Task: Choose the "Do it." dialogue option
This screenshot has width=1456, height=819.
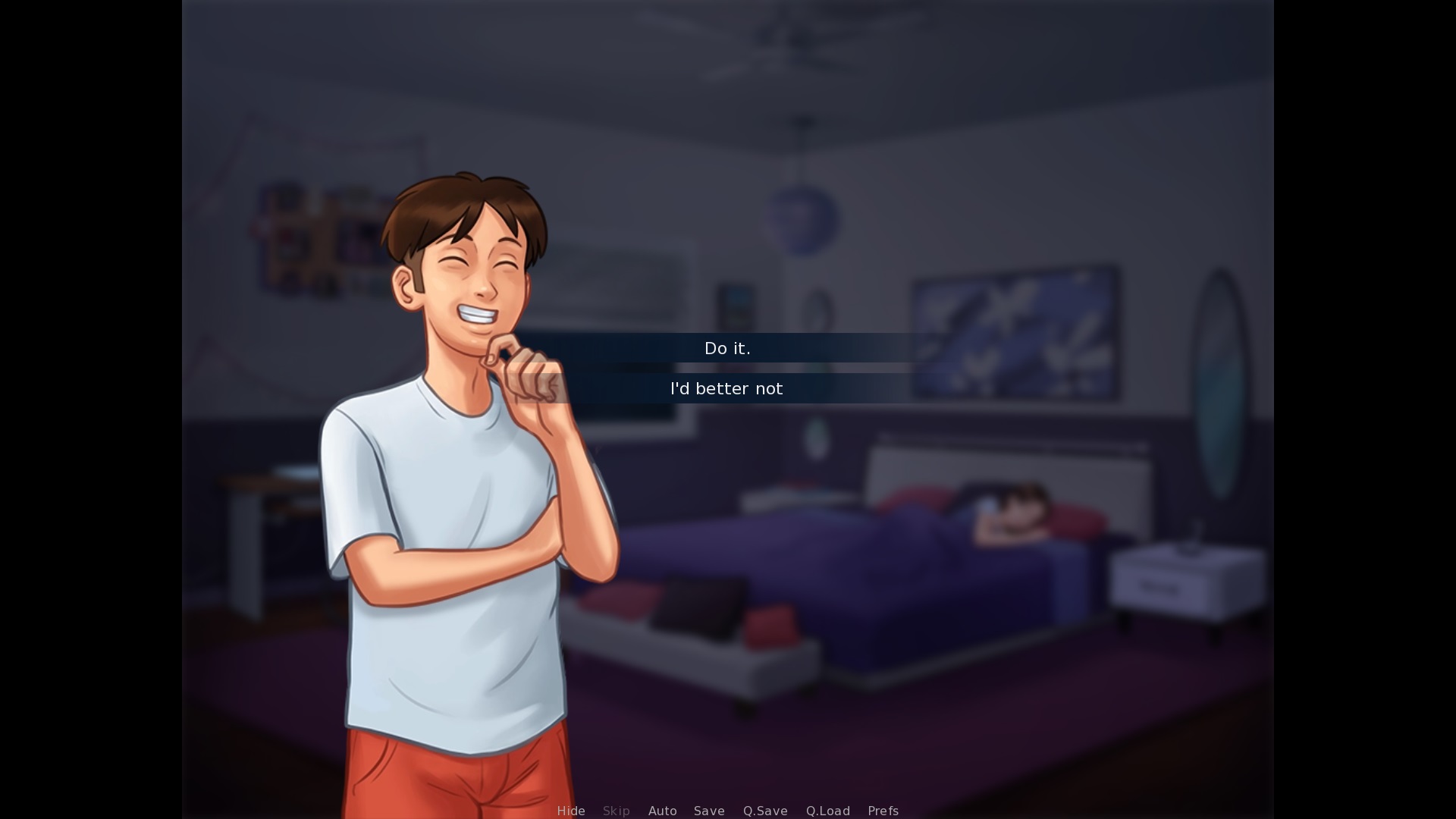Action: pyautogui.click(x=727, y=348)
